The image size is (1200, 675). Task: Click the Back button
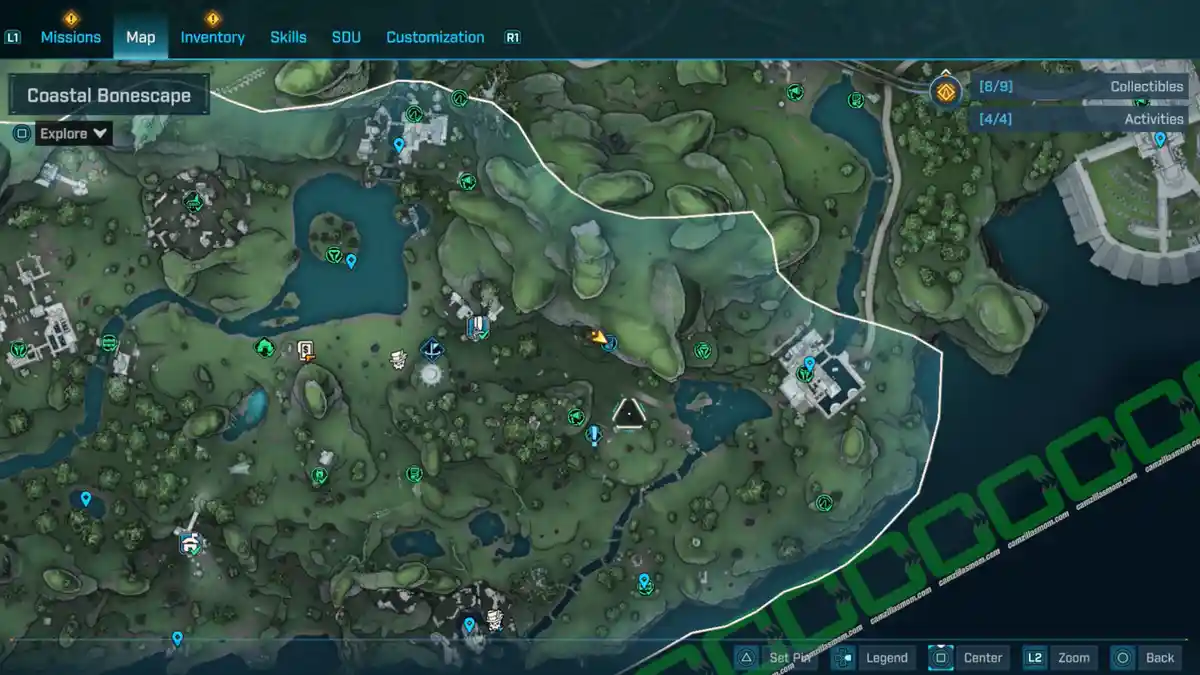click(1146, 657)
